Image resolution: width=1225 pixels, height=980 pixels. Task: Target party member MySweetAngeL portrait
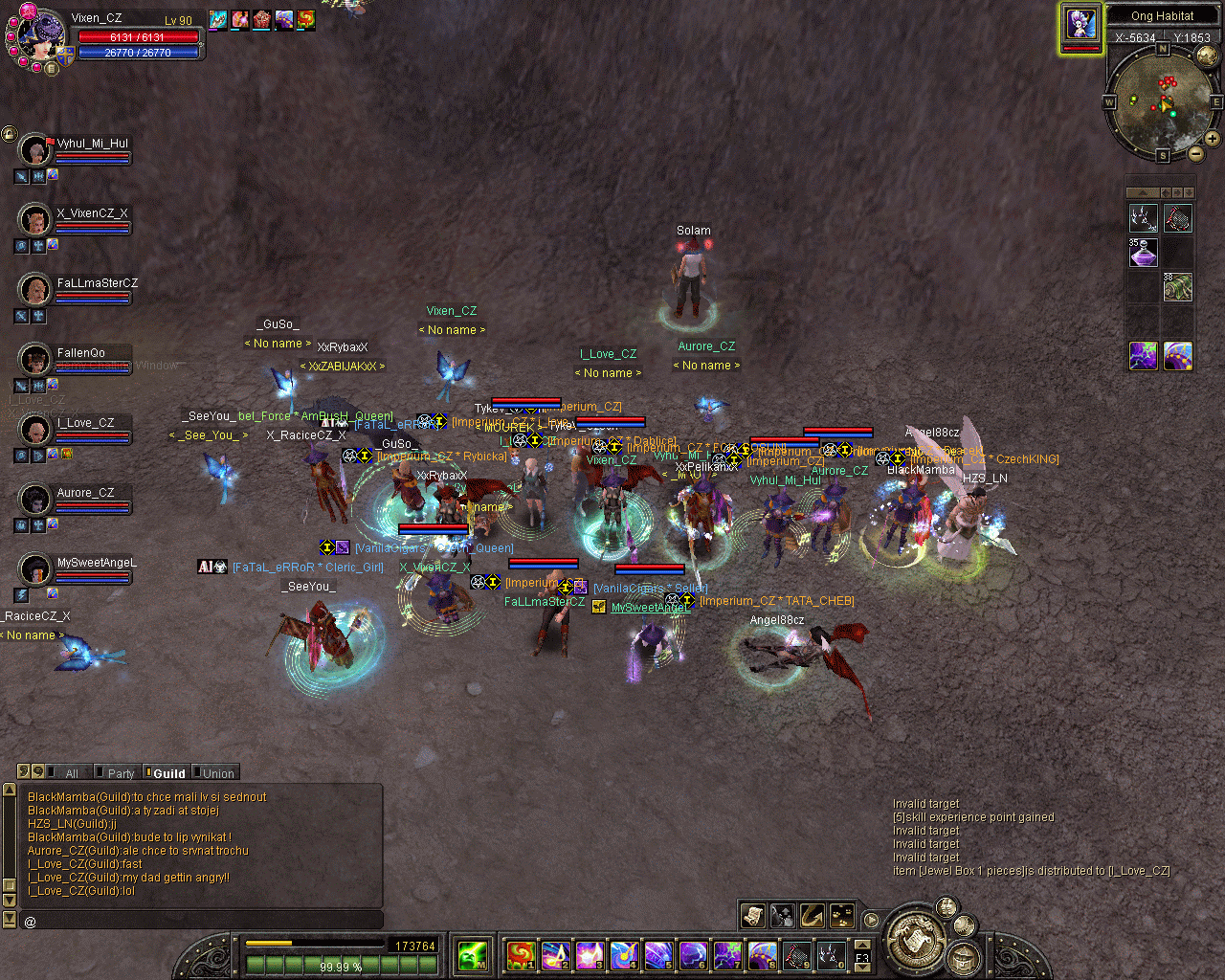(35, 569)
